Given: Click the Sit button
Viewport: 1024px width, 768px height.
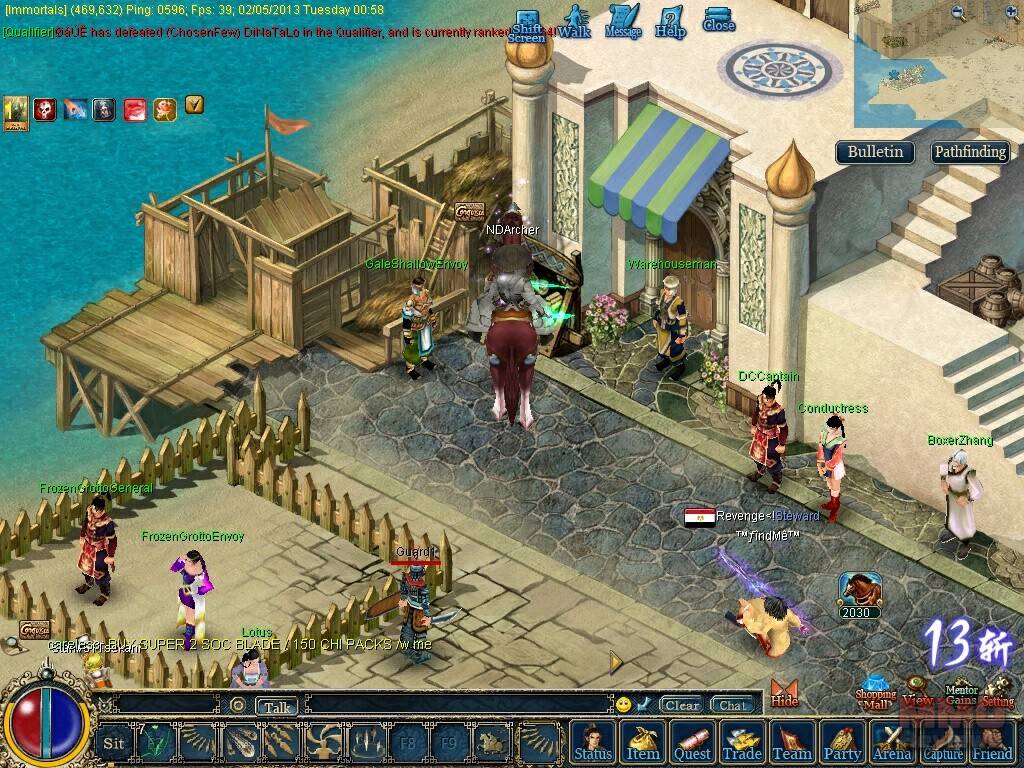Looking at the screenshot, I should pos(114,743).
